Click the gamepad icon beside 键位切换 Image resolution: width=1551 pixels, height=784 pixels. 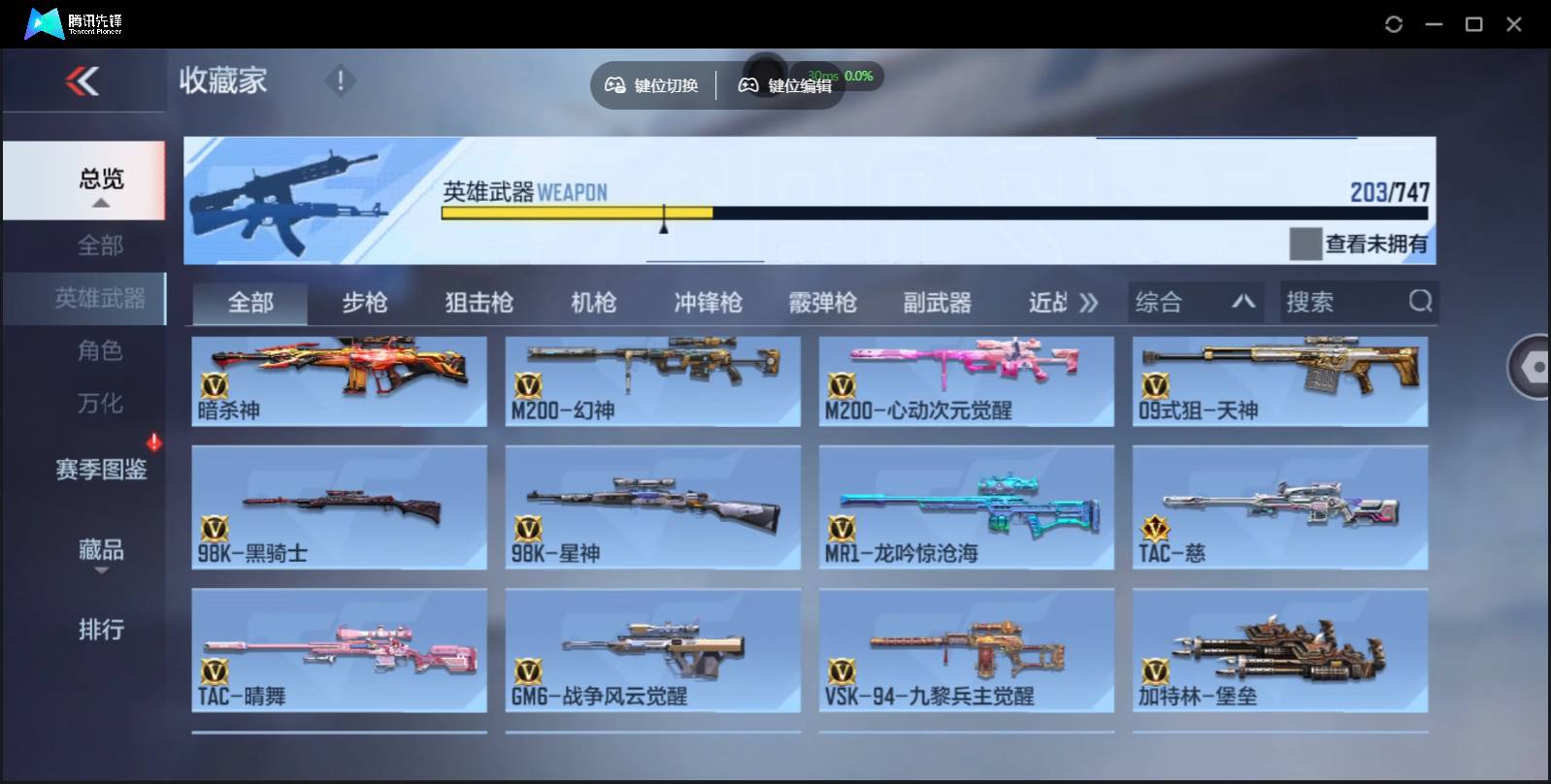point(614,84)
